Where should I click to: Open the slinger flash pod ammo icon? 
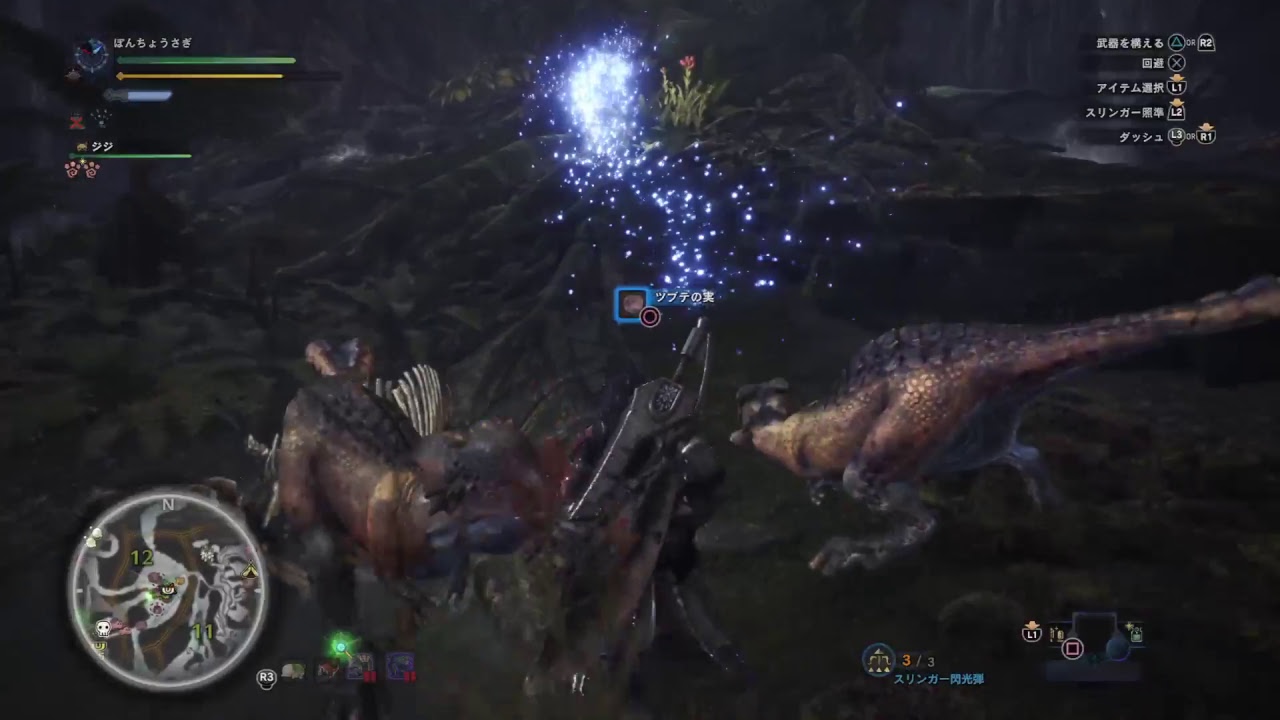click(878, 658)
